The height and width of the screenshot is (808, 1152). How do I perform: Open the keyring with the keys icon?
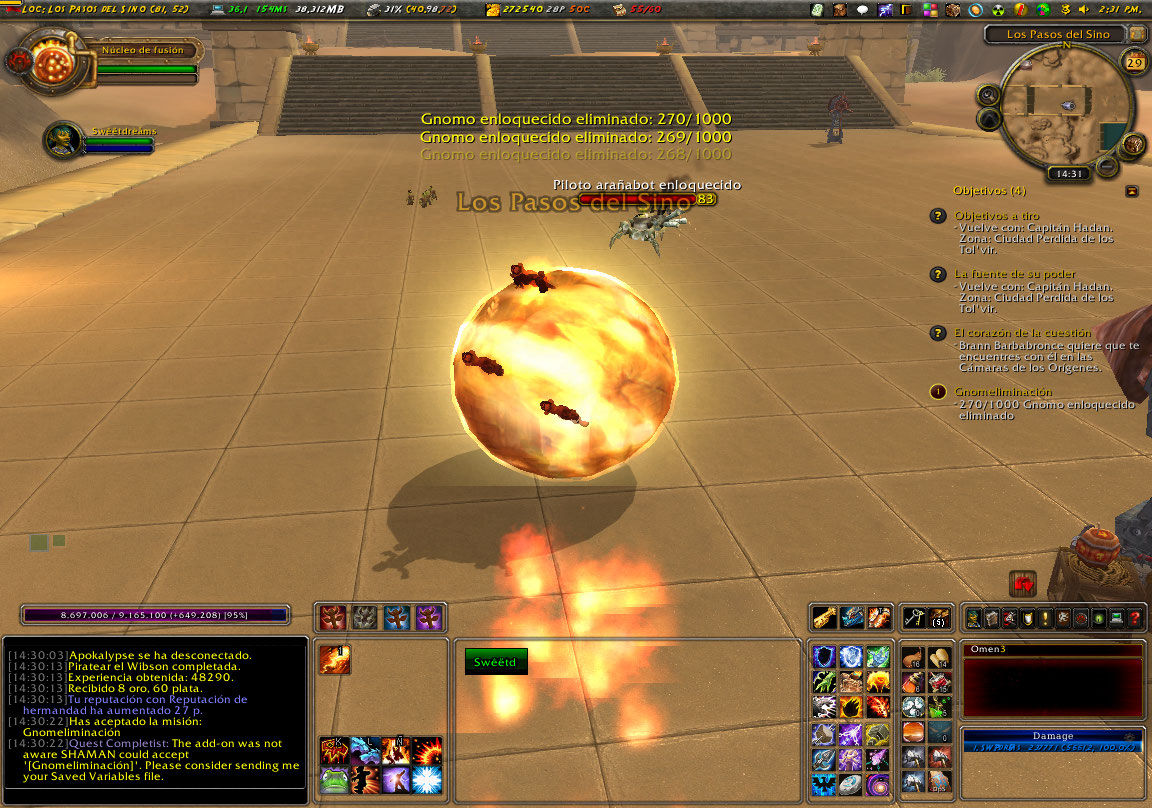912,617
